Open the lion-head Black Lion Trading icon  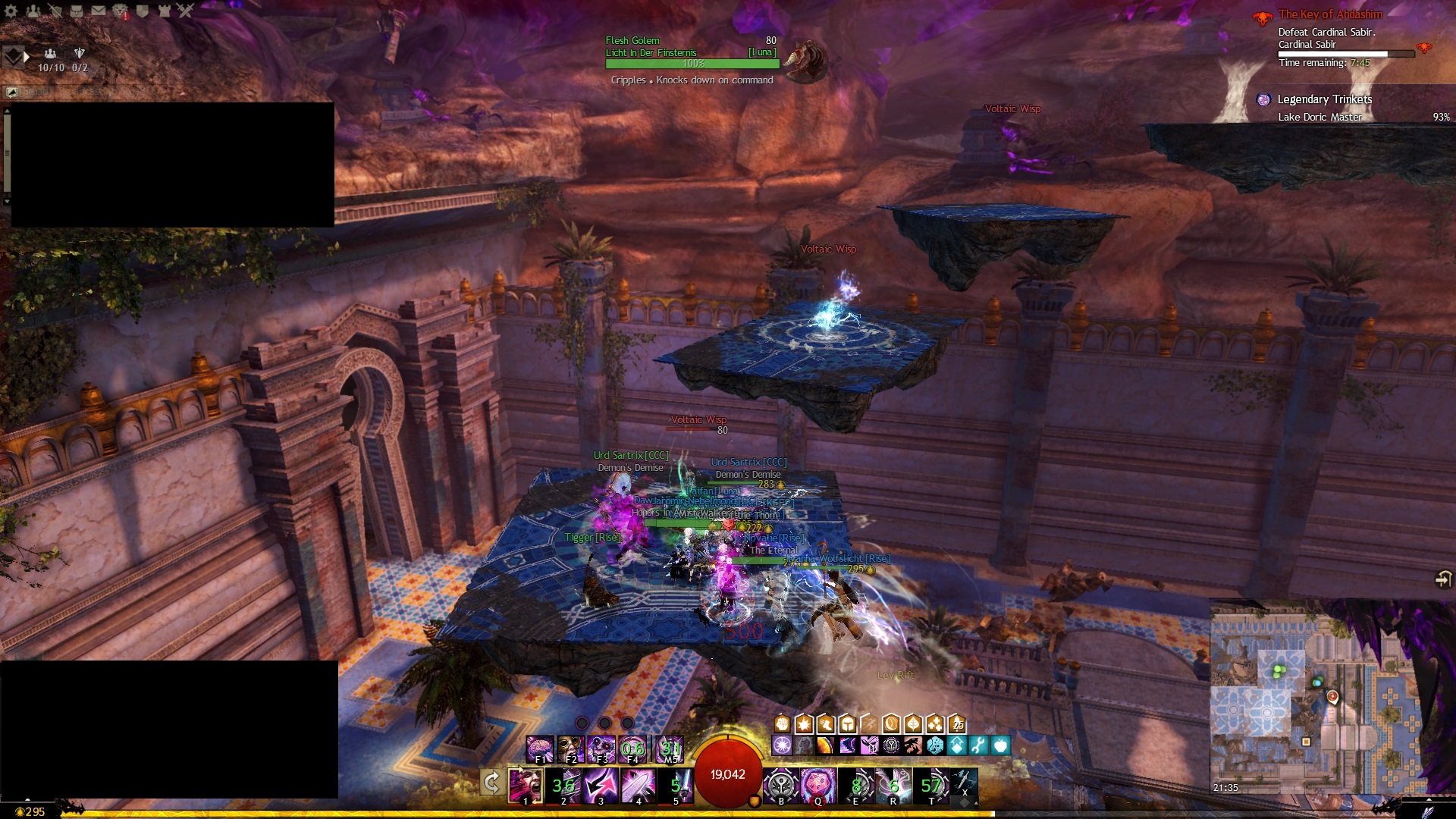pyautogui.click(x=121, y=11)
